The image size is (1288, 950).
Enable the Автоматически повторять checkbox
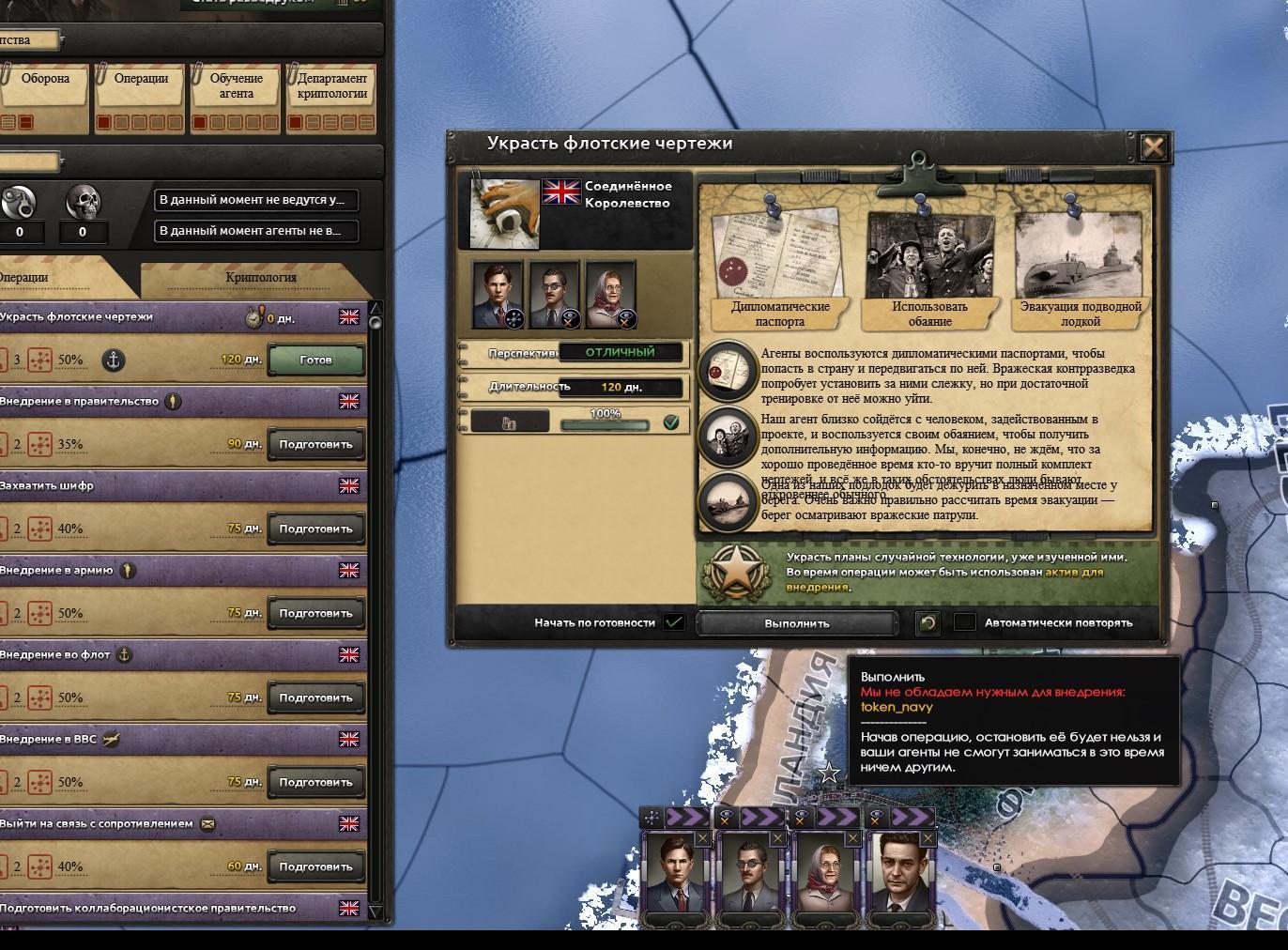[x=963, y=622]
